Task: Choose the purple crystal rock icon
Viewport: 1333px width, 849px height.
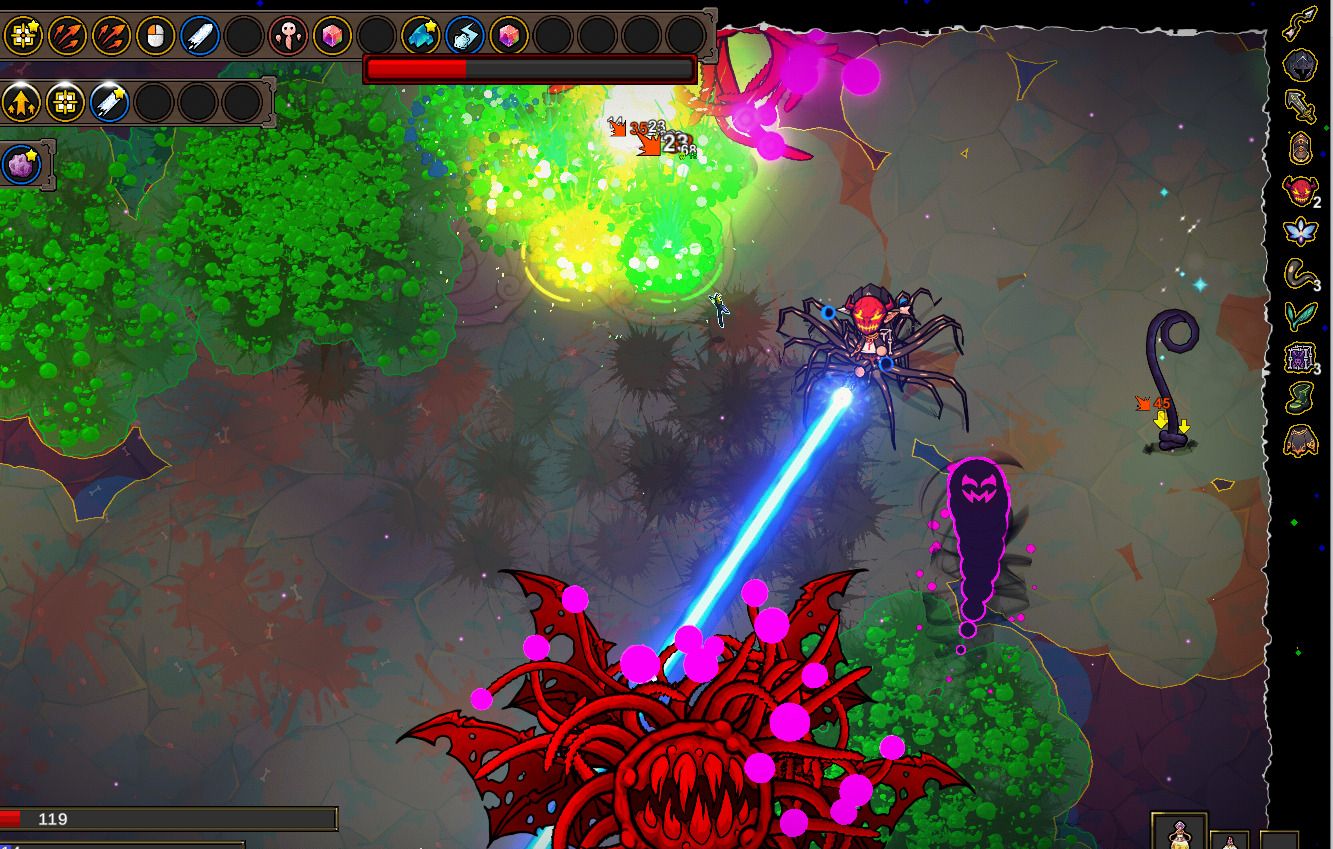Action: coord(21,165)
